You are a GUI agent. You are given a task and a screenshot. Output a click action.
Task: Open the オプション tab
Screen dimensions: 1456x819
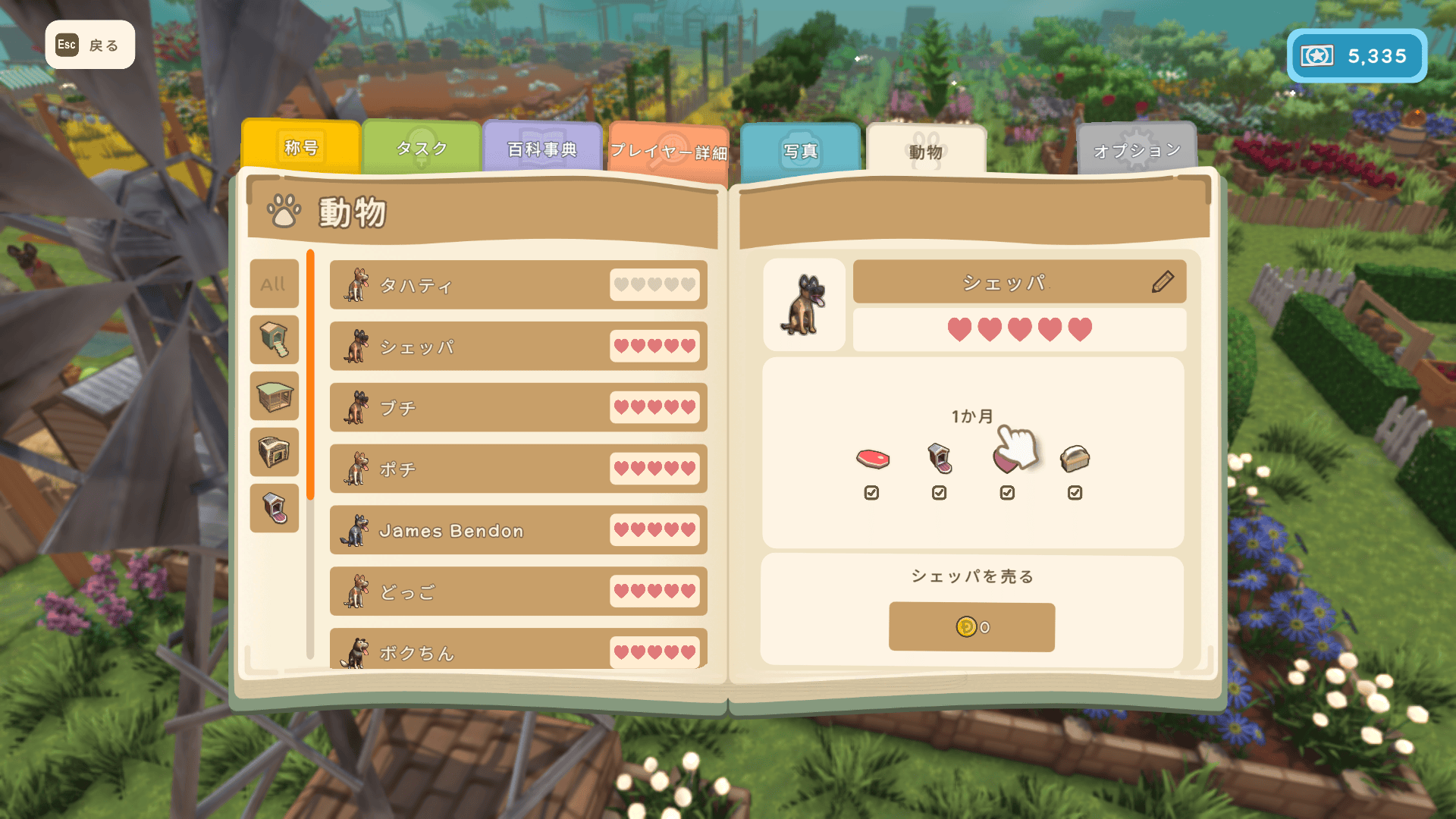(1136, 150)
